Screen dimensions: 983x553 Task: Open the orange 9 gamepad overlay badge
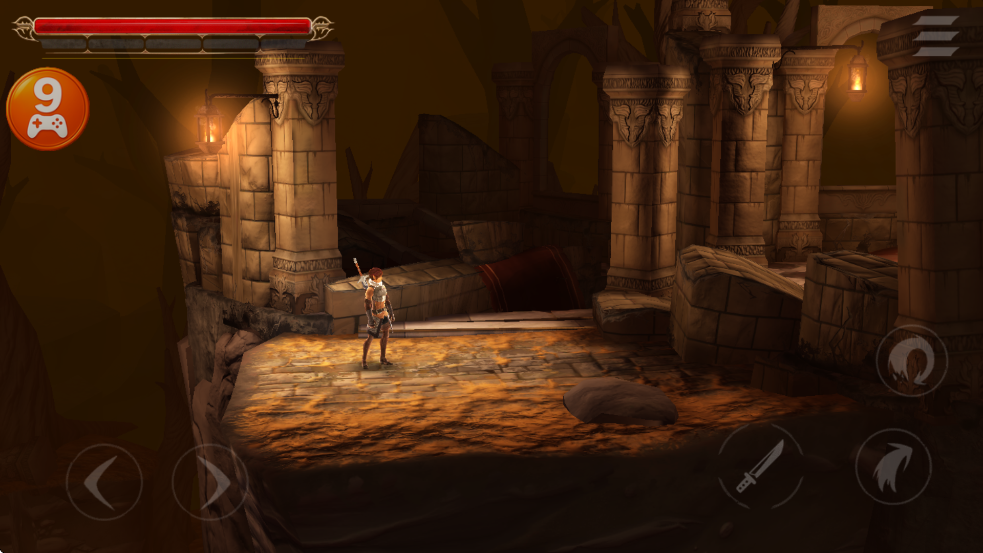point(47,109)
